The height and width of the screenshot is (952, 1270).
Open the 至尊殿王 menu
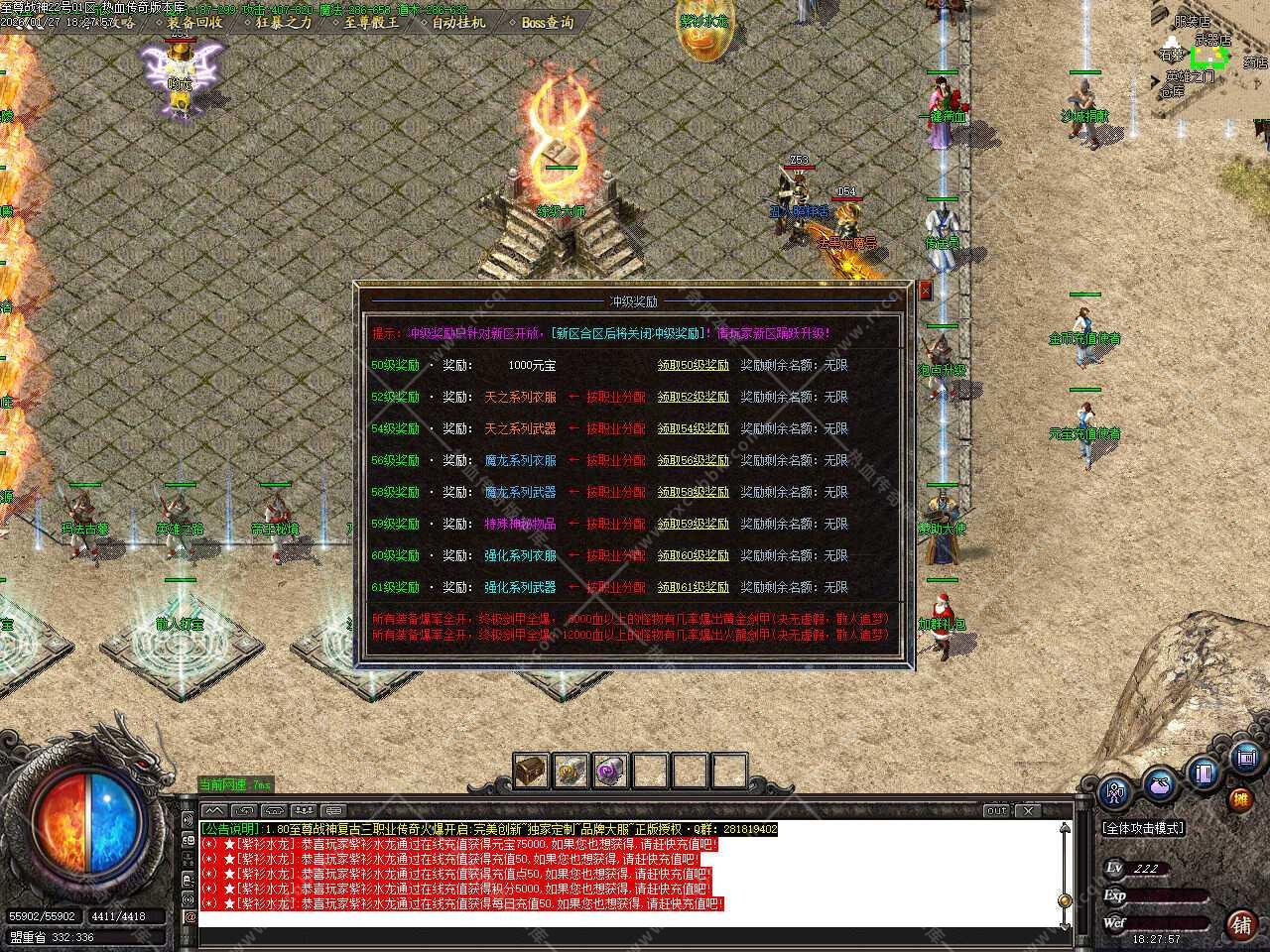(370, 22)
